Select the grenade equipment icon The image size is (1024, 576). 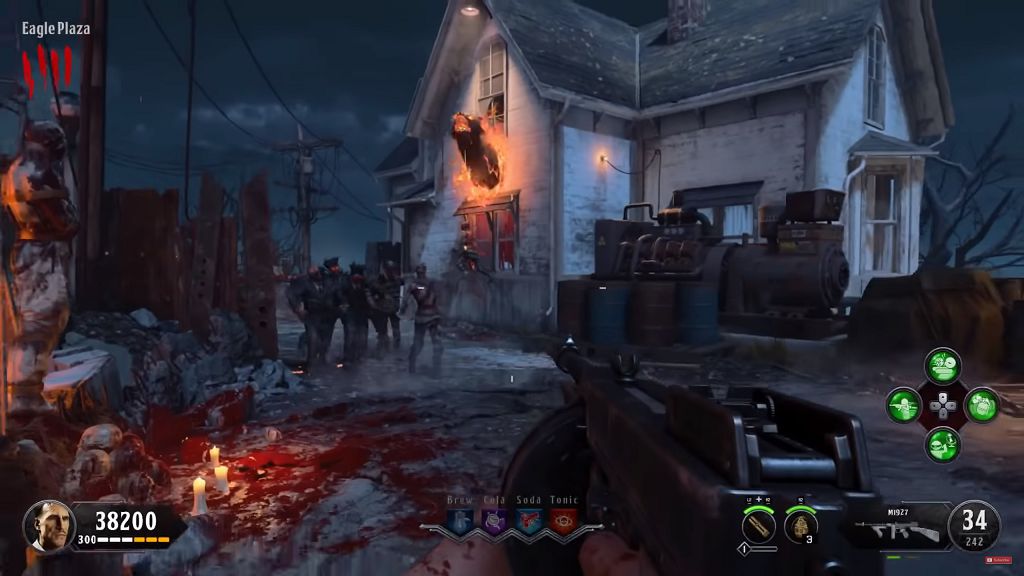(800, 525)
